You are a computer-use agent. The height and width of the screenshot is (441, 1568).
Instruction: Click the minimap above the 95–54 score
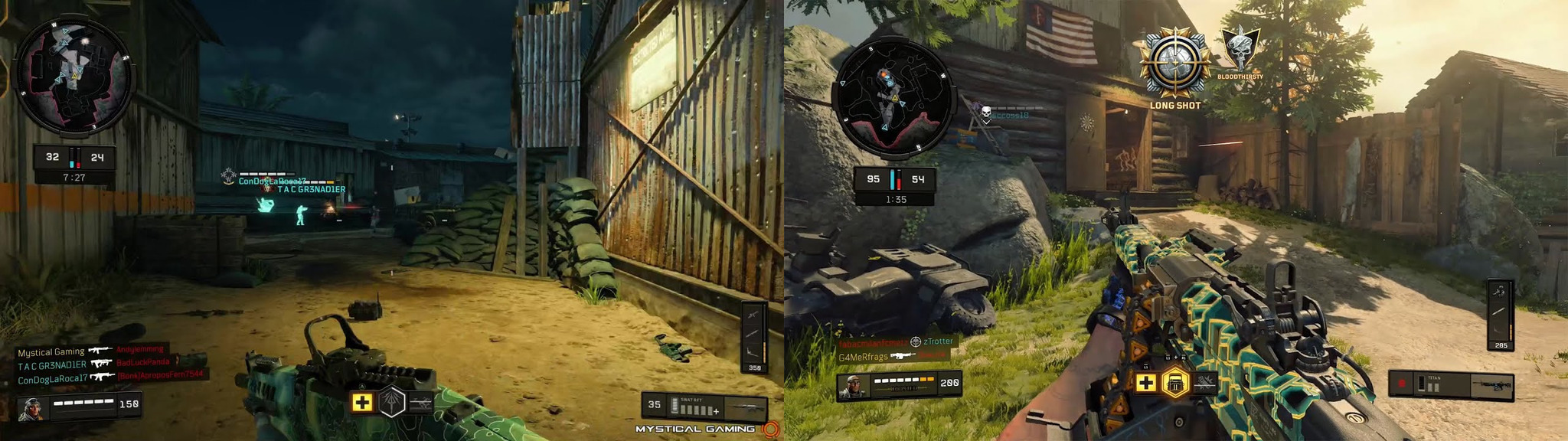pyautogui.click(x=894, y=97)
